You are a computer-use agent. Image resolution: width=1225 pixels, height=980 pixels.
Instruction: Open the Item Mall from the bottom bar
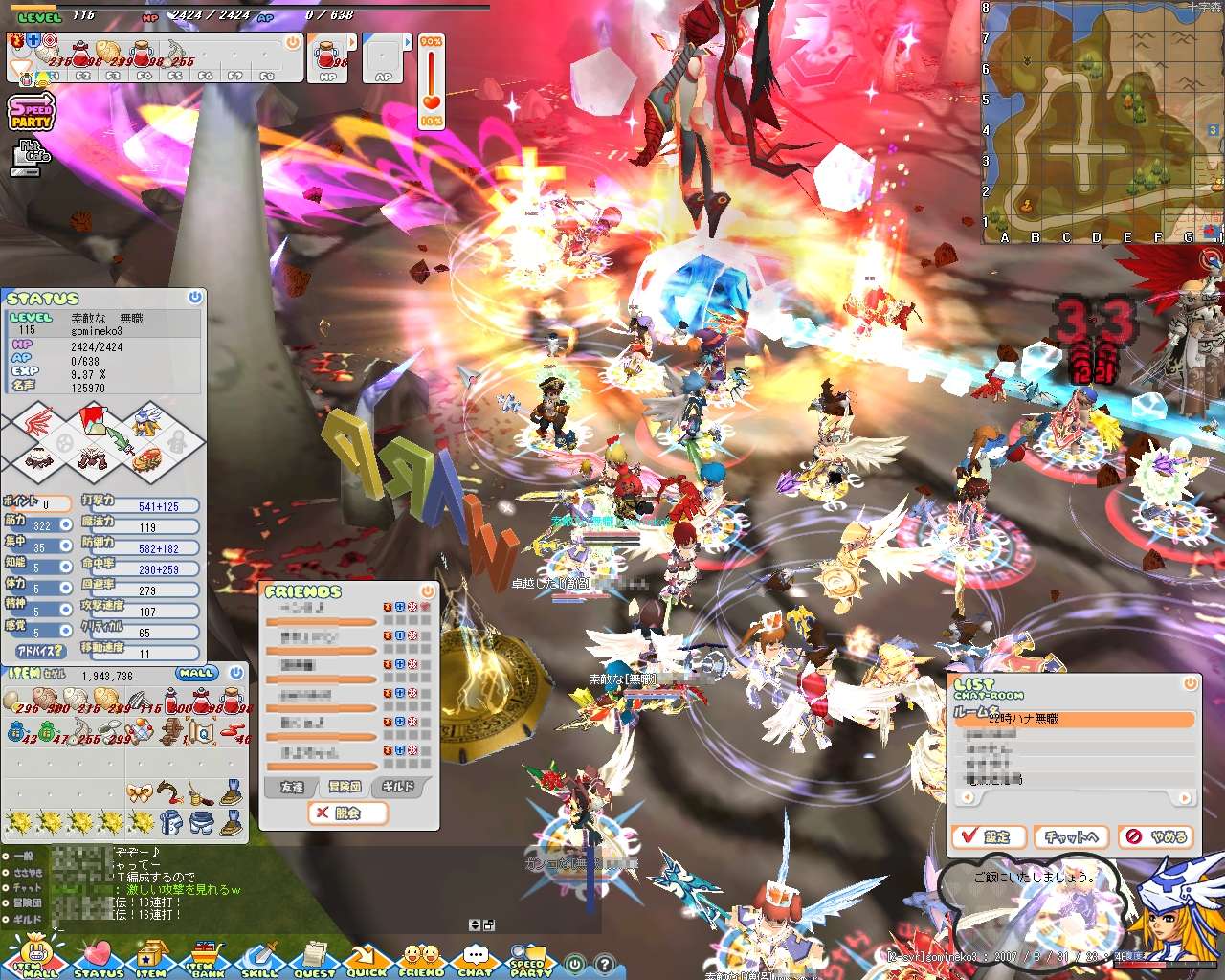(36, 957)
